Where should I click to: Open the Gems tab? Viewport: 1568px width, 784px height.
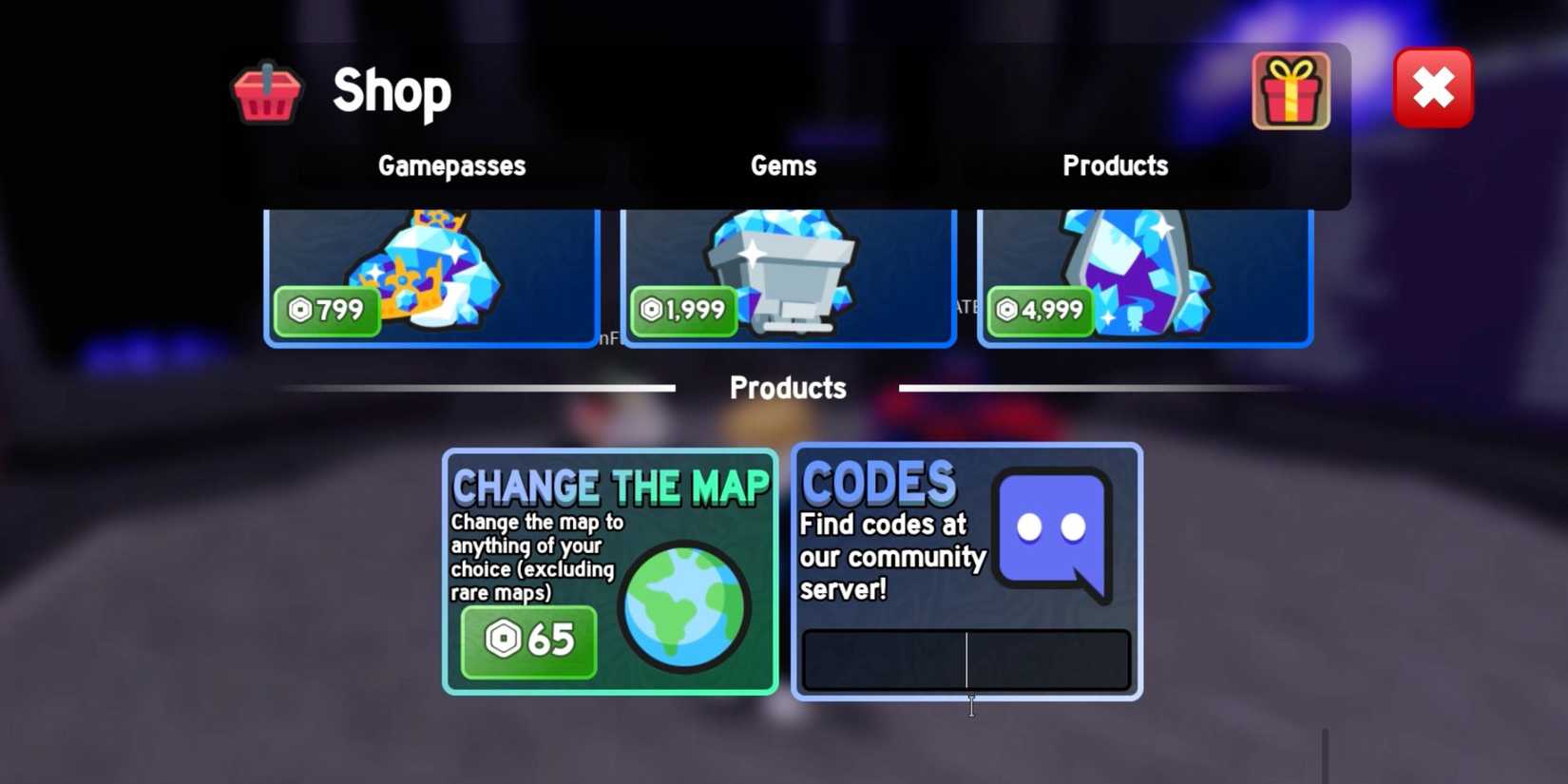click(x=783, y=165)
